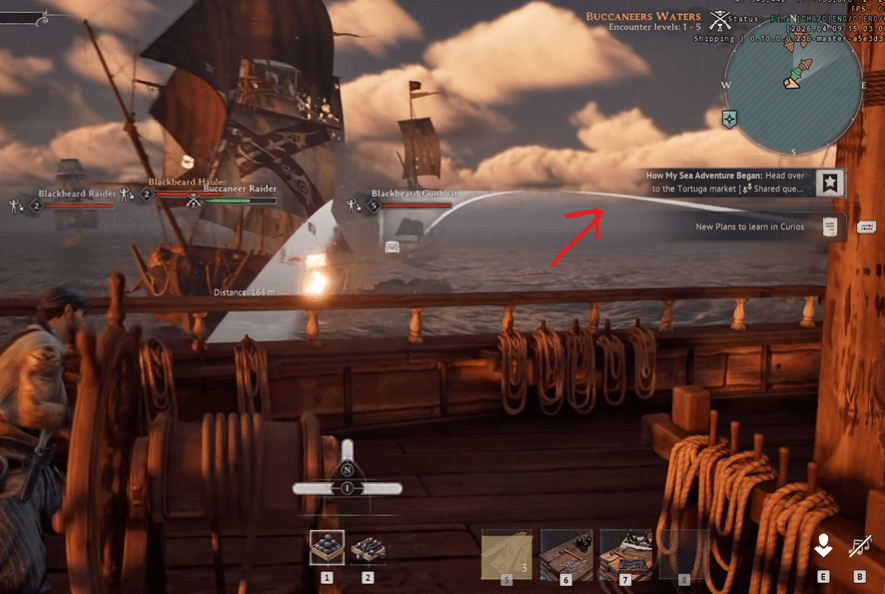Screen dimensions: 885x594
Task: Click the downward arrow anchor action icon
Action: pos(823,546)
